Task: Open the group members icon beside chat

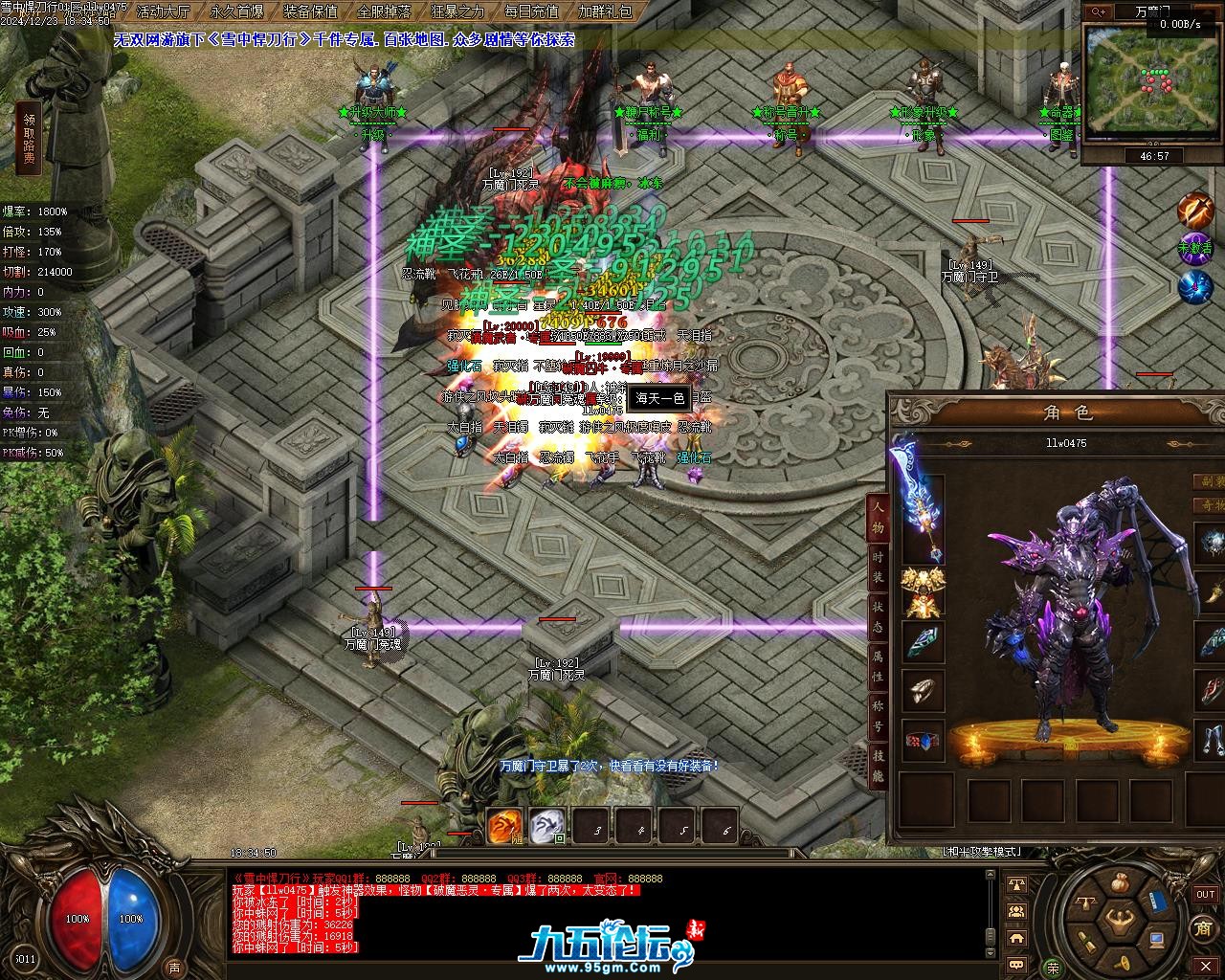Action: click(1017, 911)
